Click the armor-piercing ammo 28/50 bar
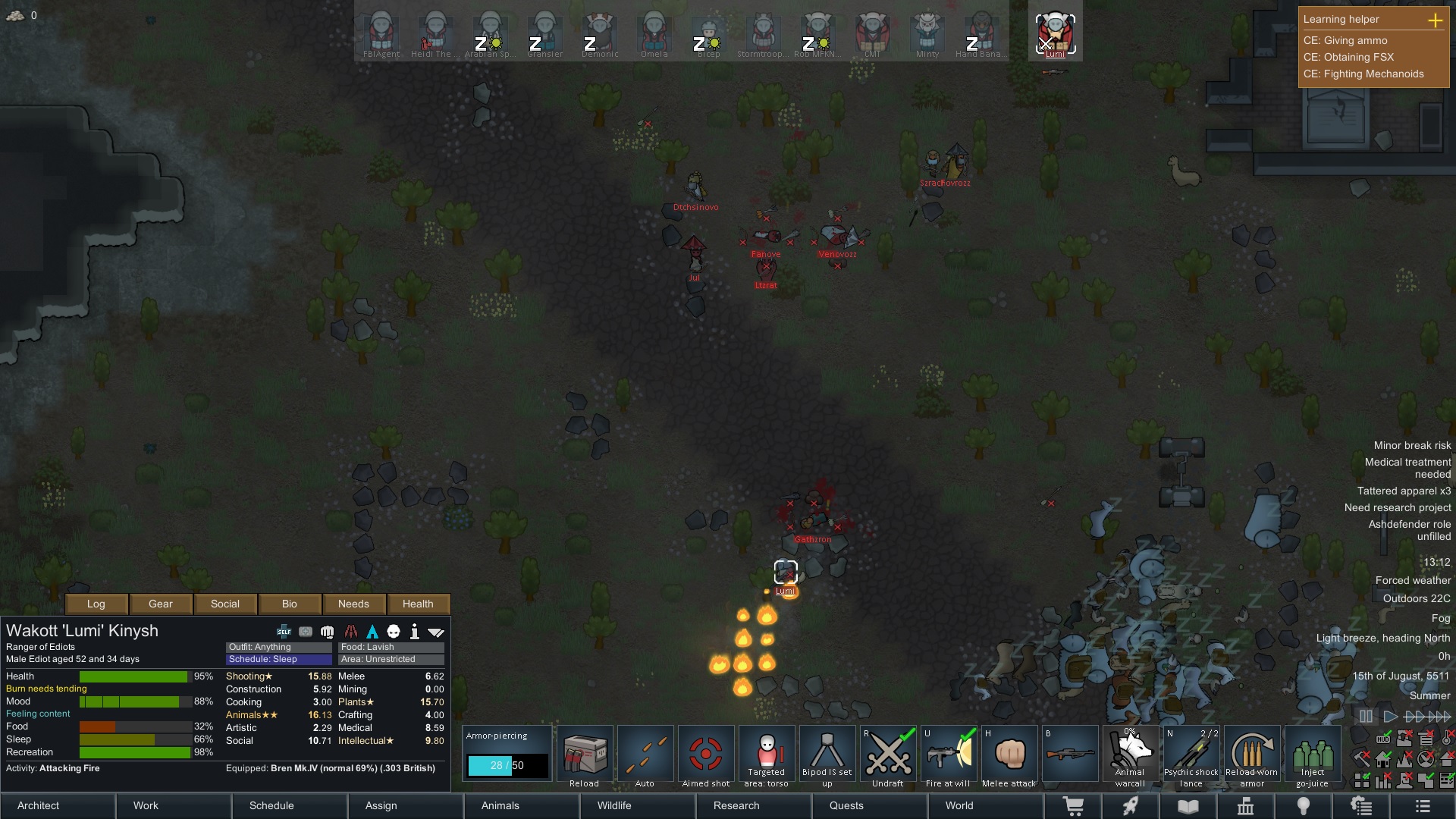Screen dimensions: 1456x819 [507, 765]
